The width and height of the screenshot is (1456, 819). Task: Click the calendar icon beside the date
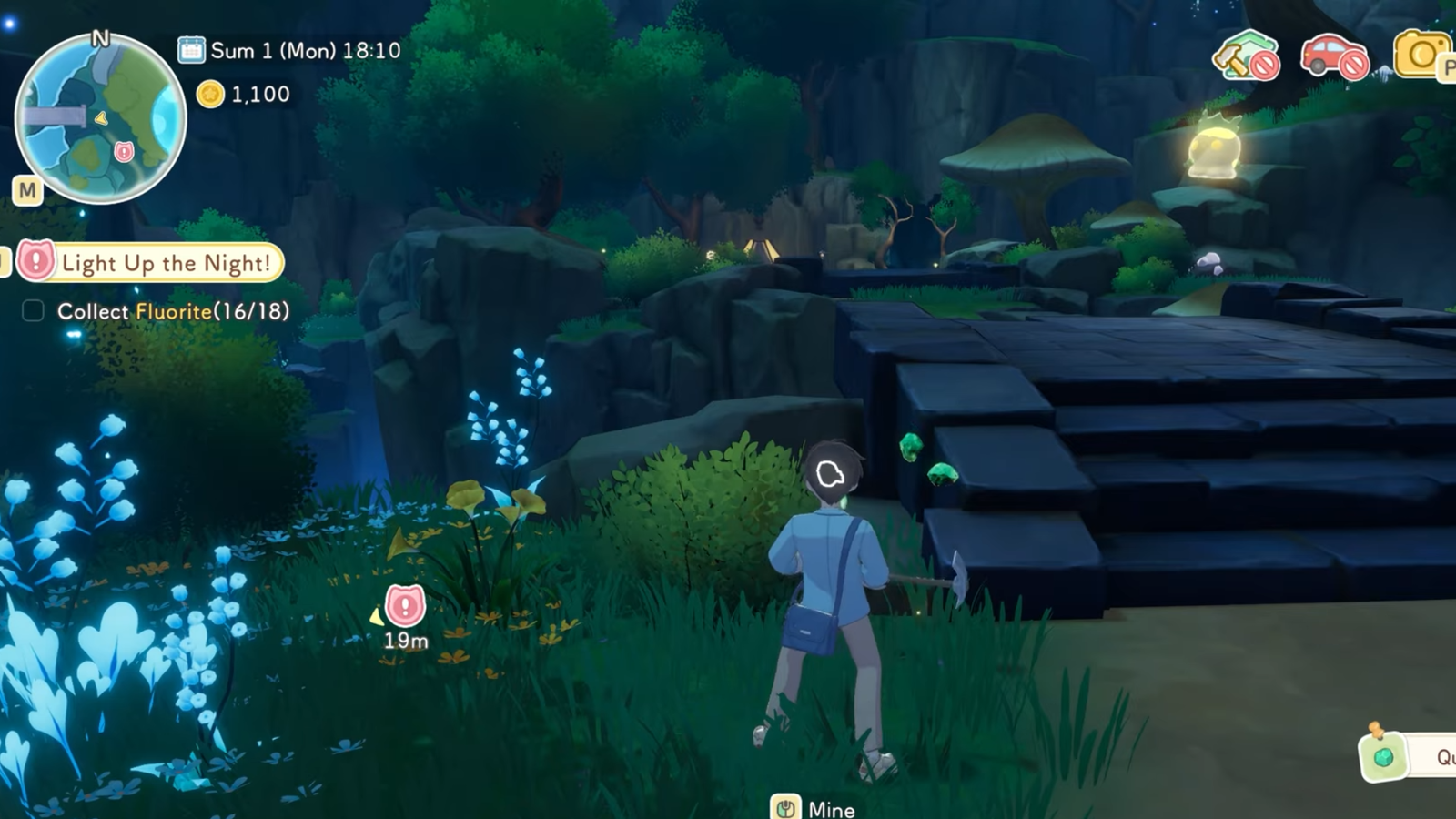pos(191,50)
